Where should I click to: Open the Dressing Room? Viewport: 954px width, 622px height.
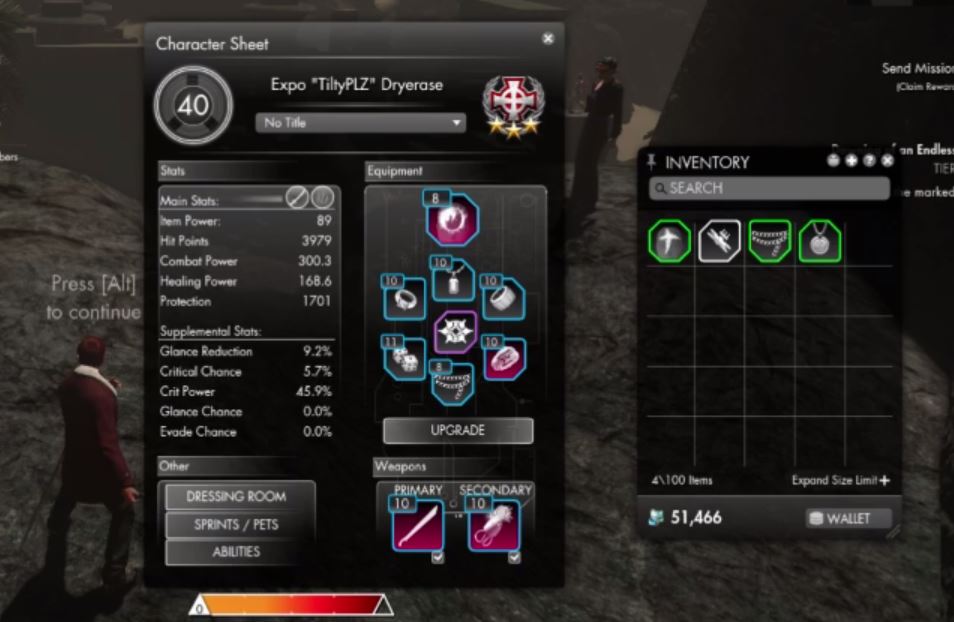[236, 496]
